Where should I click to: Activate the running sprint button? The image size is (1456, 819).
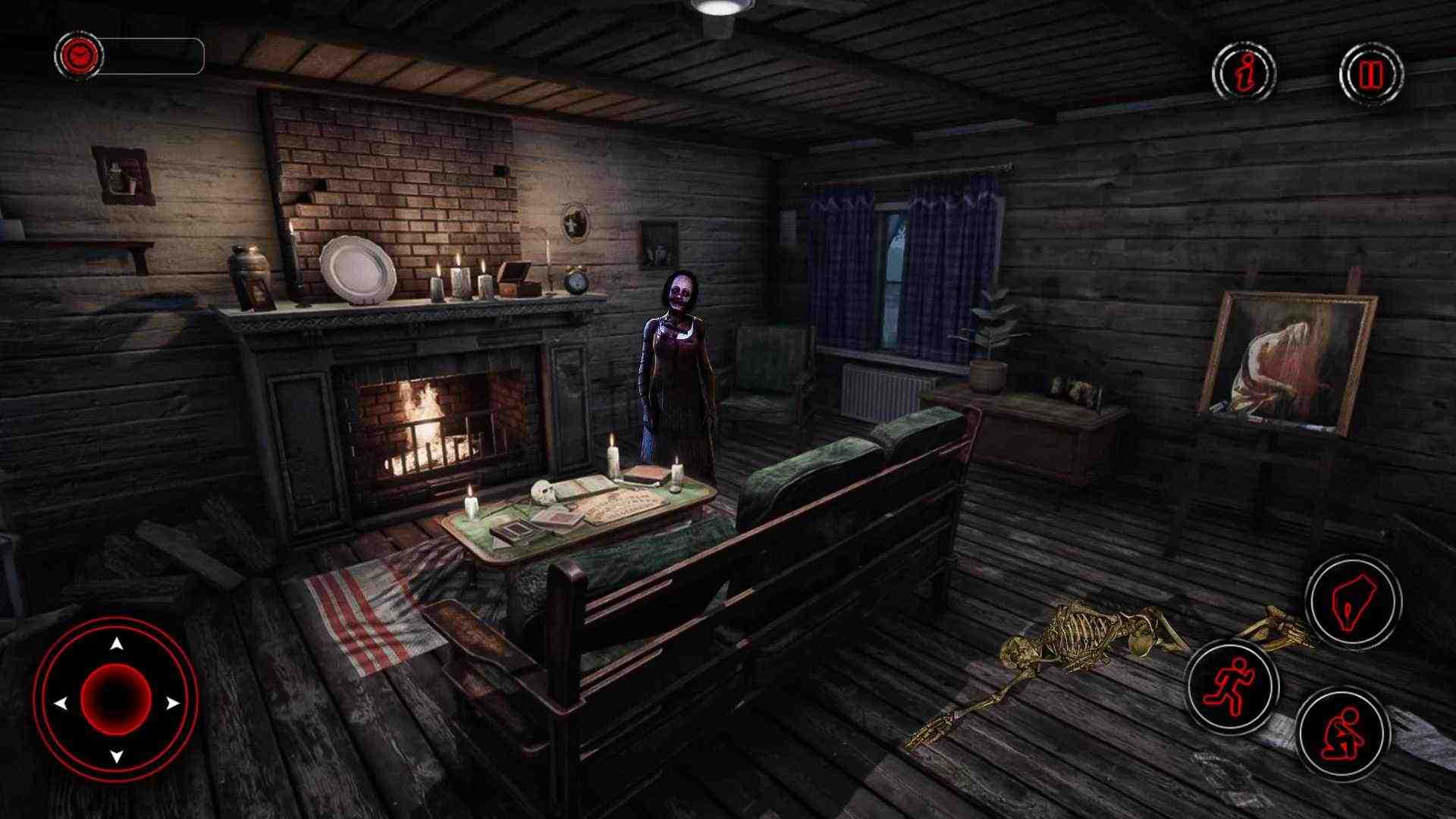point(1232,687)
